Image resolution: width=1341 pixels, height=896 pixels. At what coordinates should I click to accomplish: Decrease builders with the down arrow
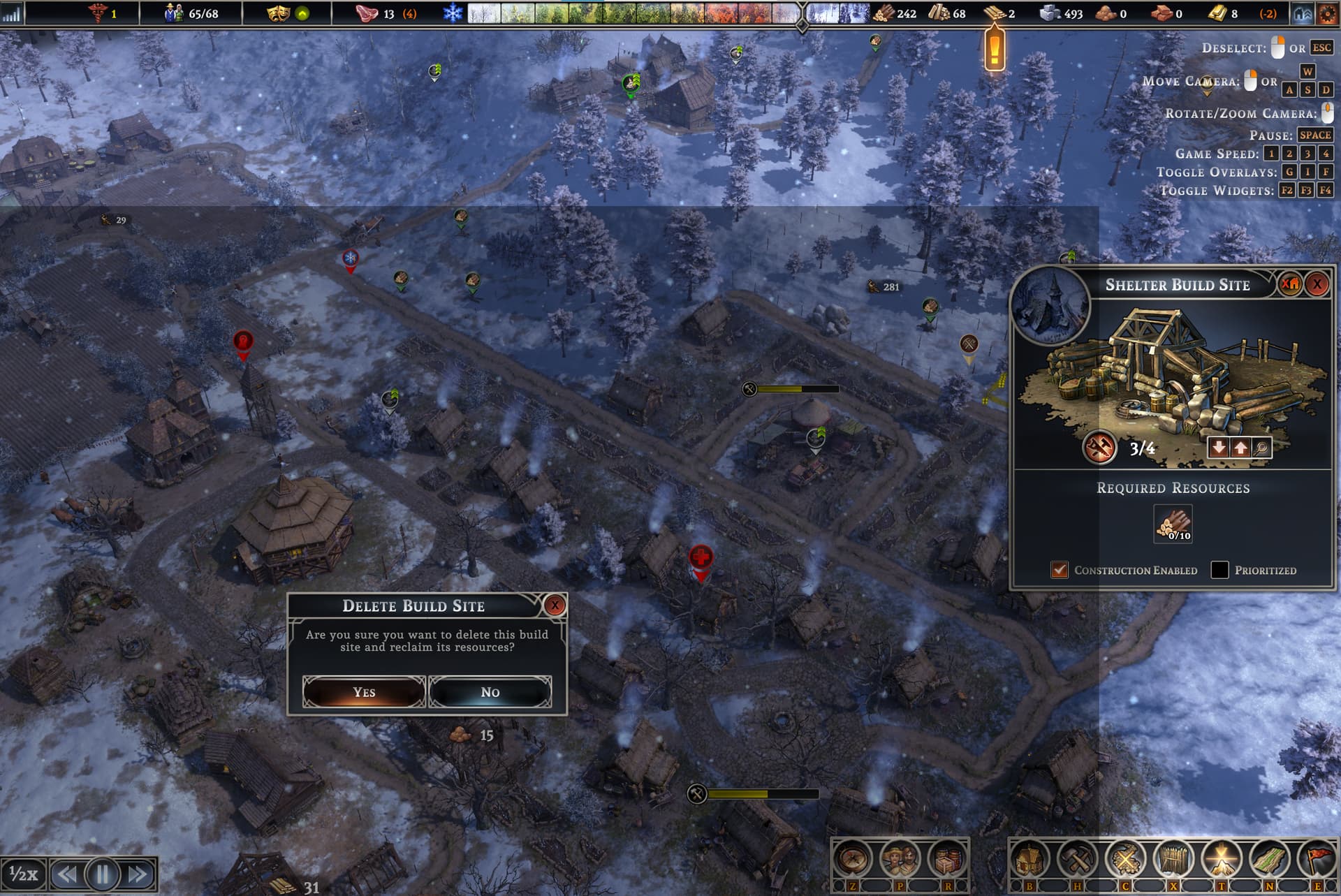tap(1219, 448)
